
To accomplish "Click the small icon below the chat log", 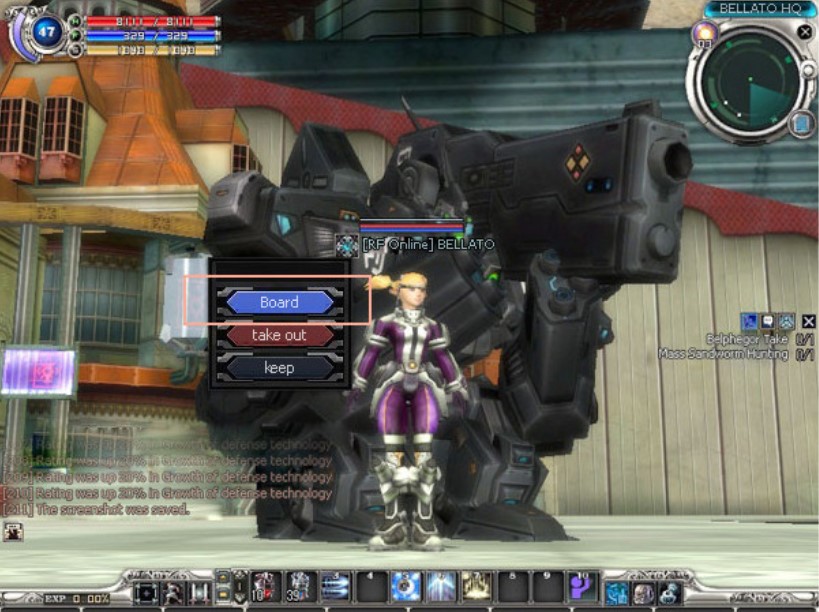I will (x=13, y=532).
